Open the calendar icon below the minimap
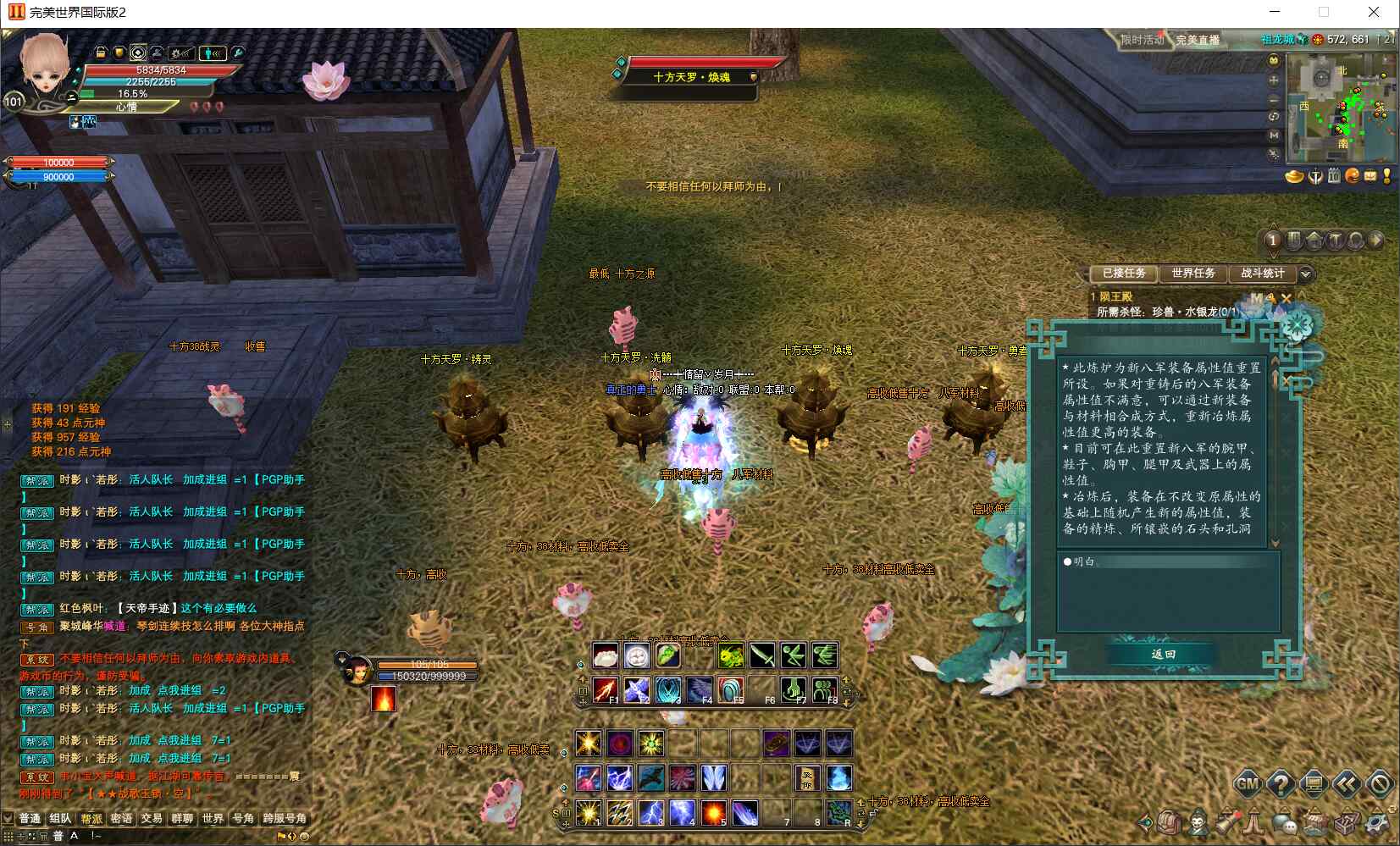Screen dimensions: 1400x846 pos(1334,176)
